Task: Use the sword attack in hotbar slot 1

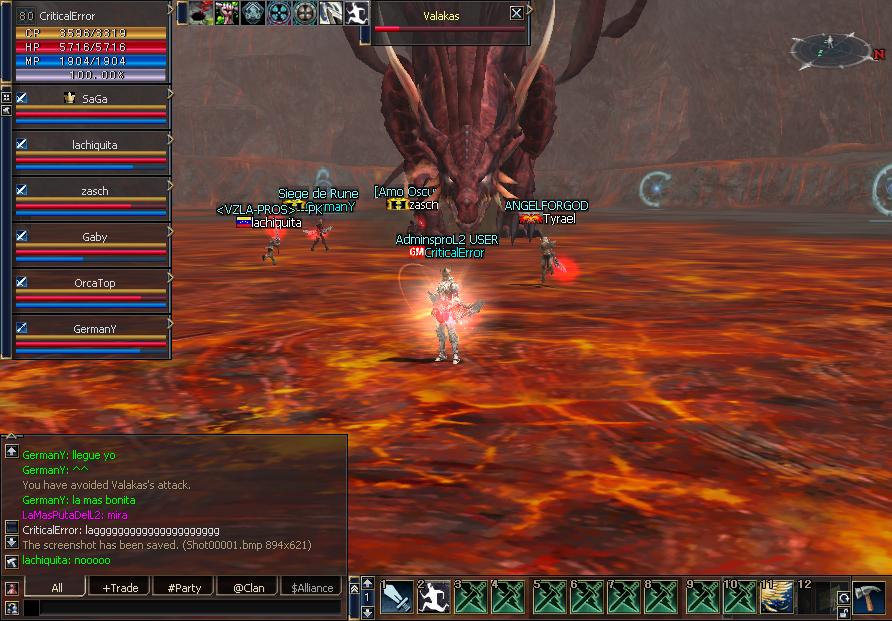Action: pos(396,597)
